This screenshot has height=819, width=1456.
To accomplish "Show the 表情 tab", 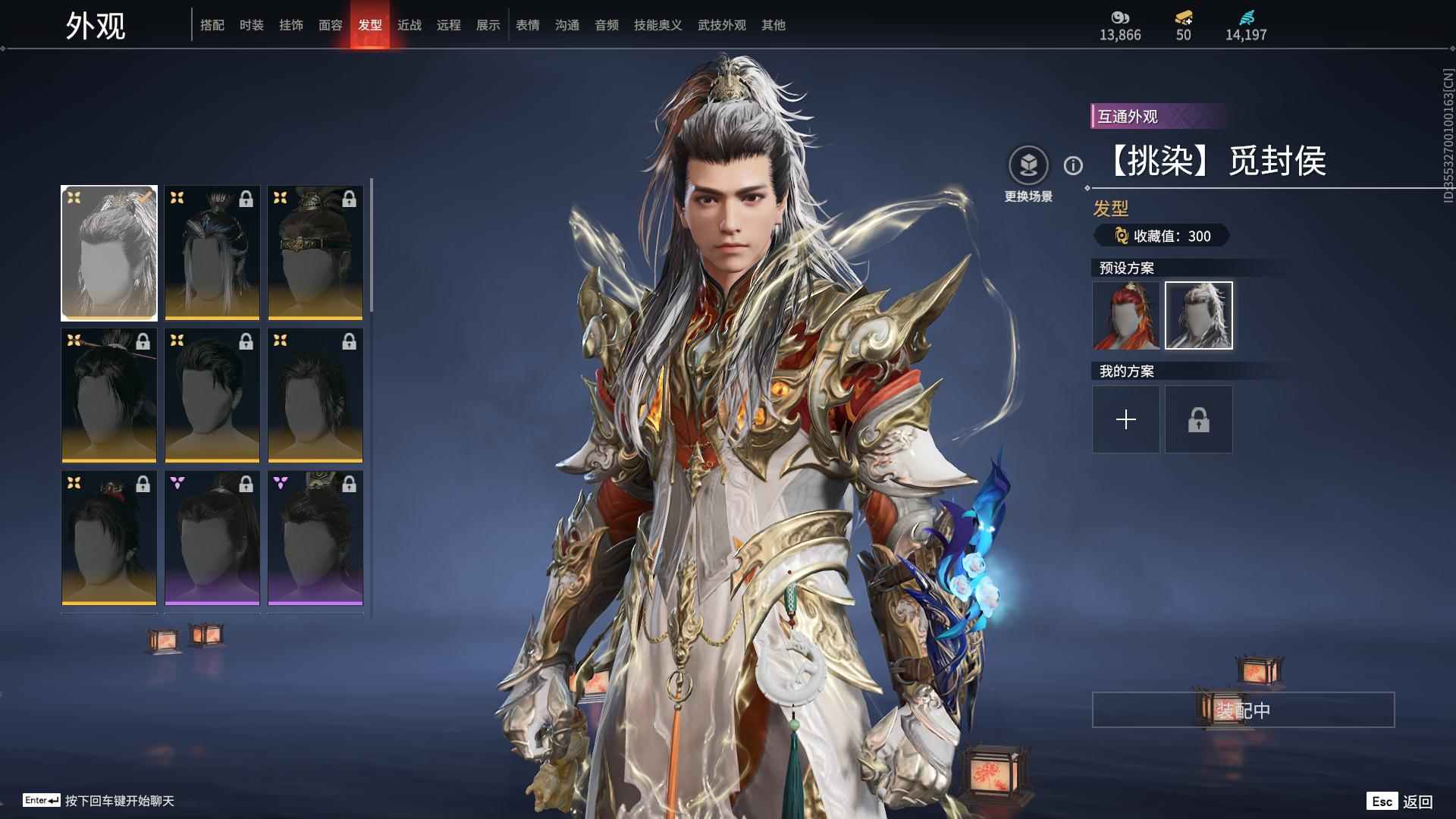I will (x=528, y=25).
